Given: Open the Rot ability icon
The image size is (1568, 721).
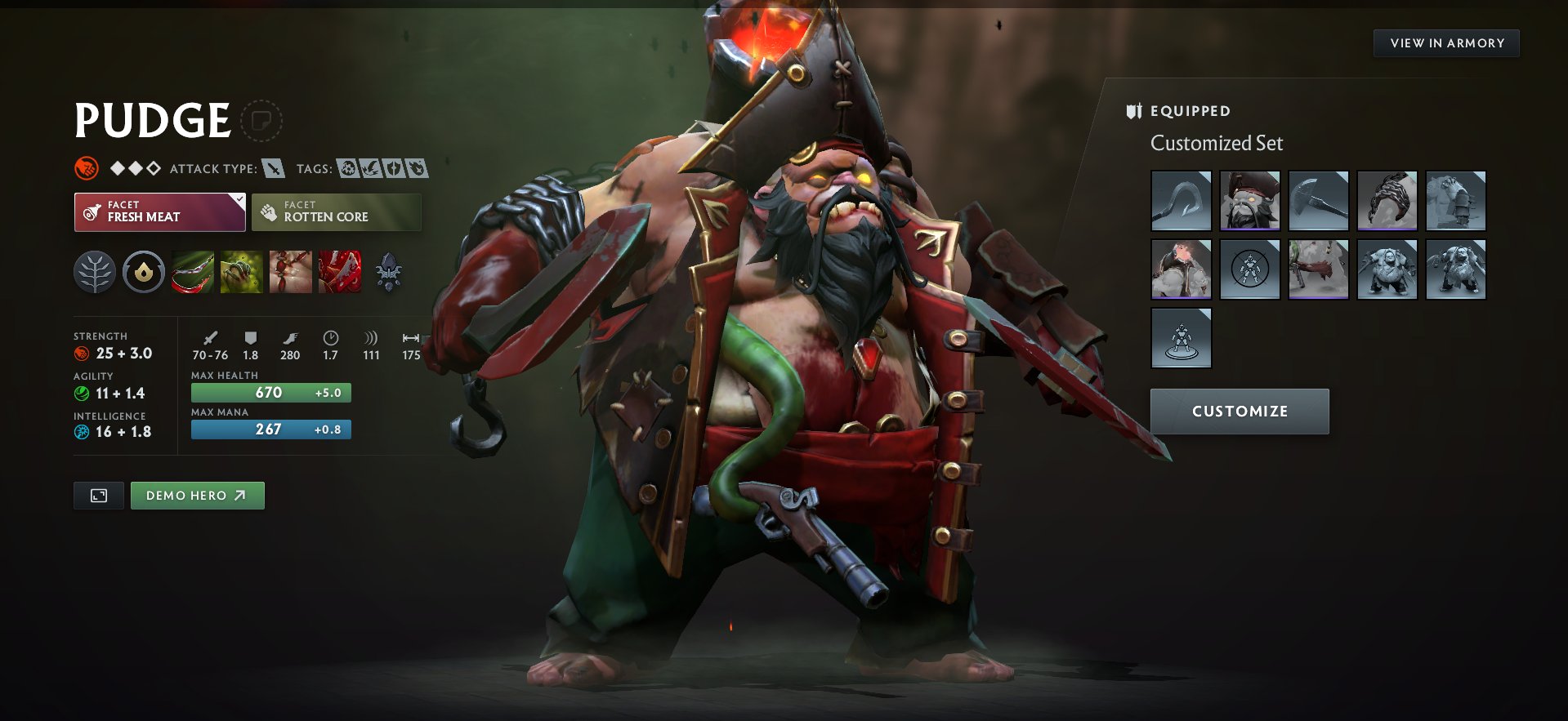Looking at the screenshot, I should [242, 273].
